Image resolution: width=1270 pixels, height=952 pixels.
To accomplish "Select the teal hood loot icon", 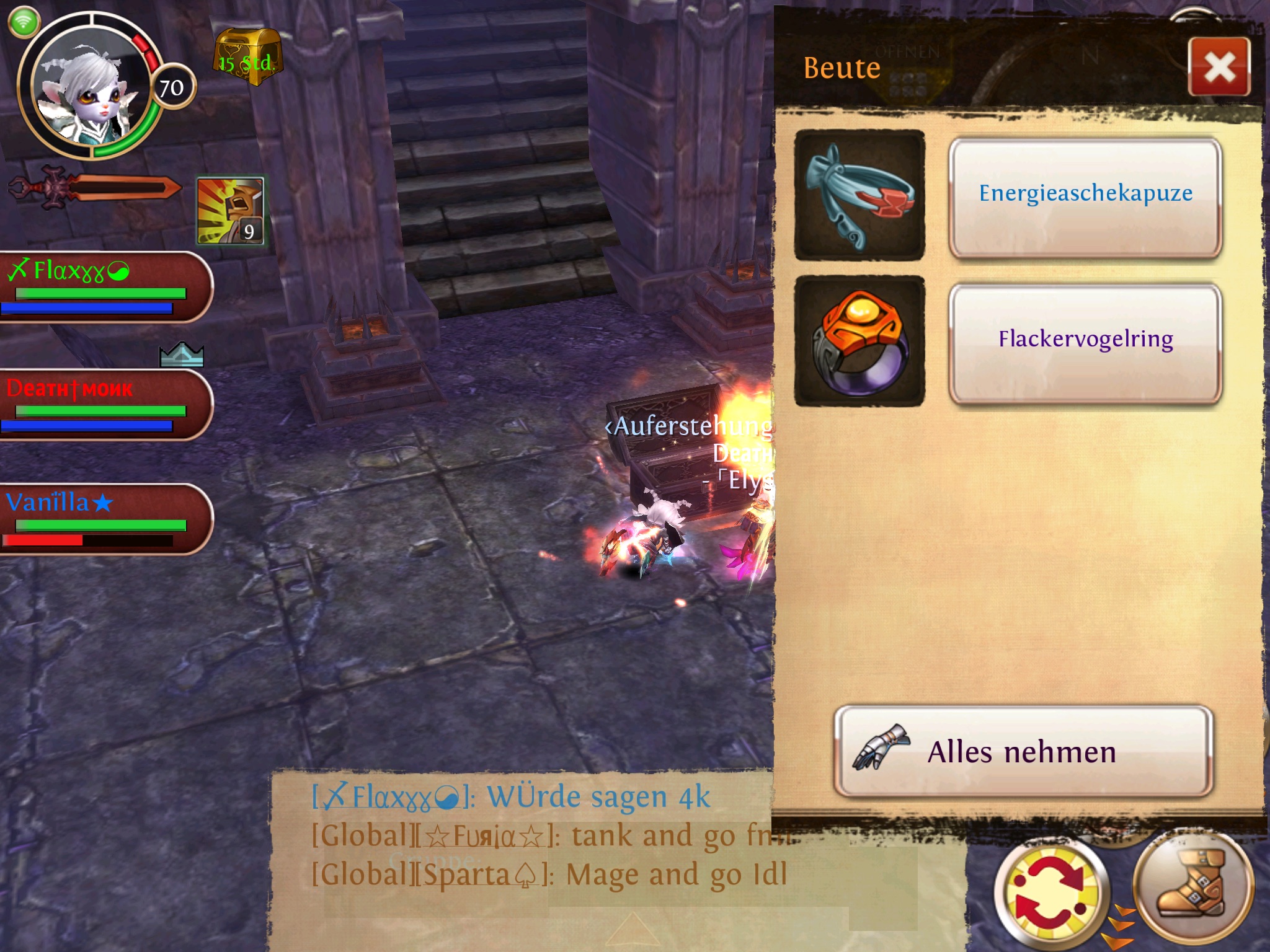I will pos(859,195).
